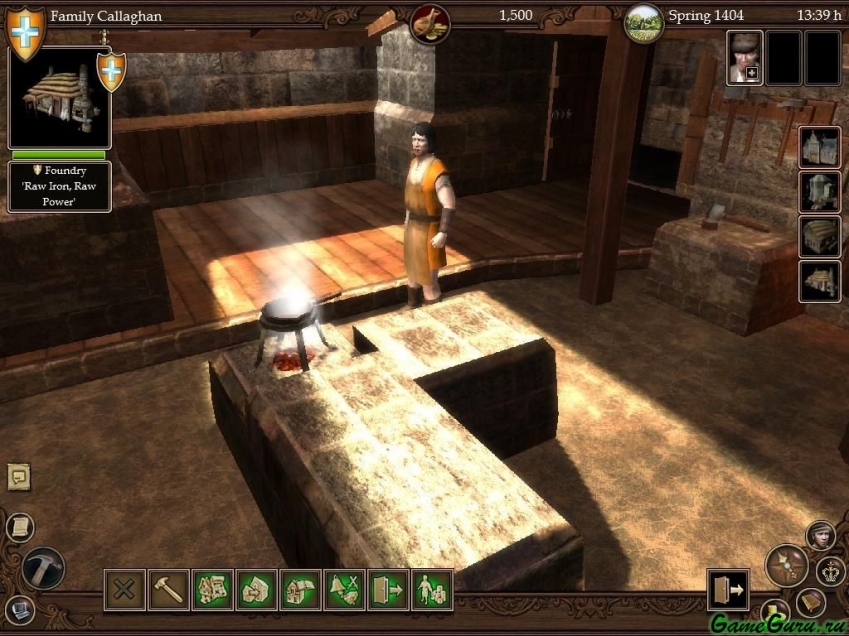Click the crown icon button
The image size is (849, 636).
831,571
